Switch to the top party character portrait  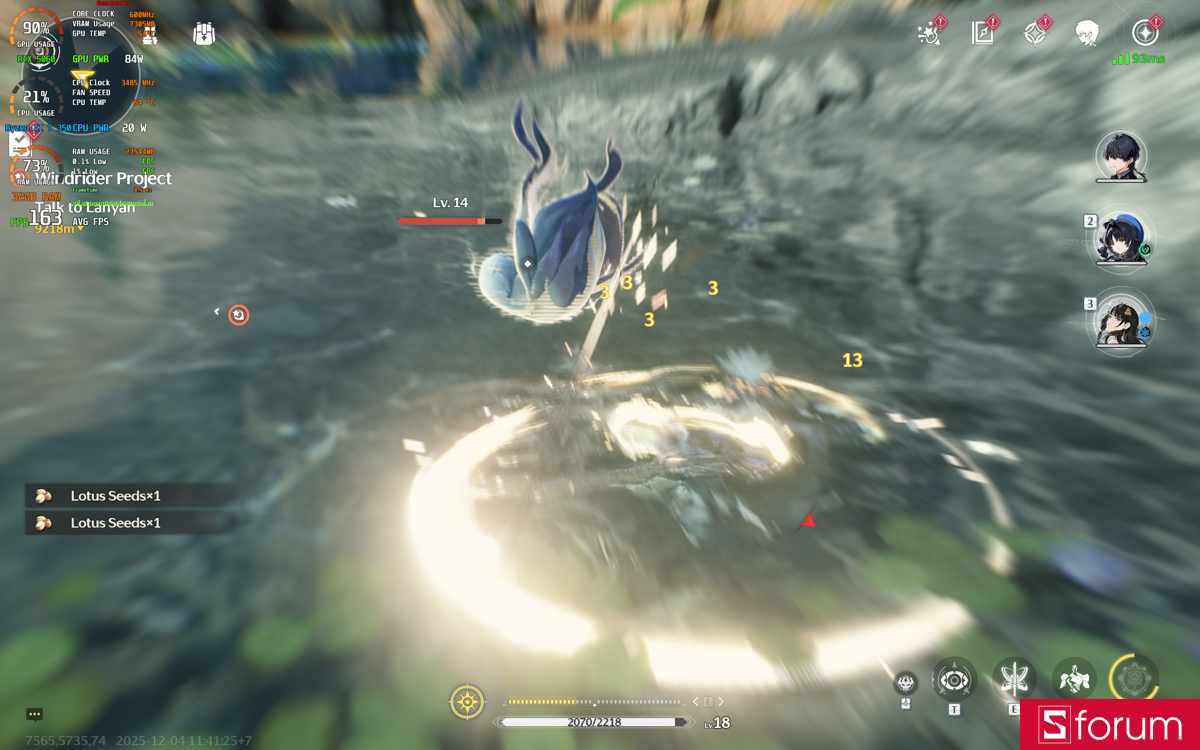click(1120, 156)
